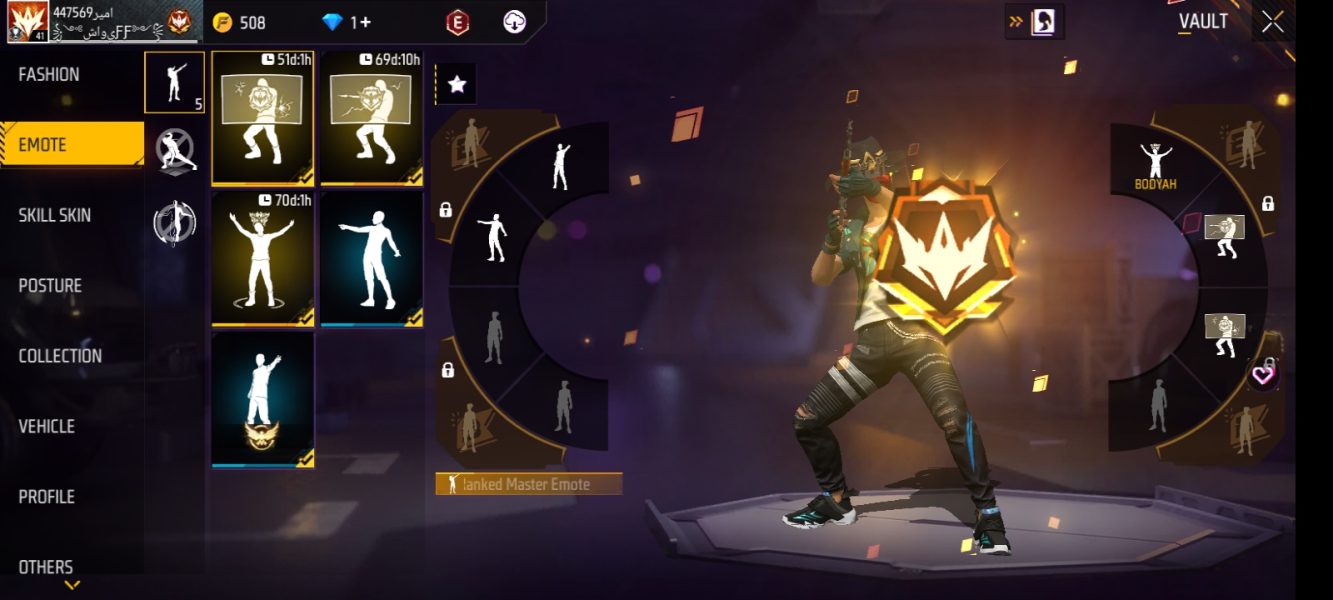
Task: Select the owned emotes subcategory with count 5
Action: tap(175, 82)
